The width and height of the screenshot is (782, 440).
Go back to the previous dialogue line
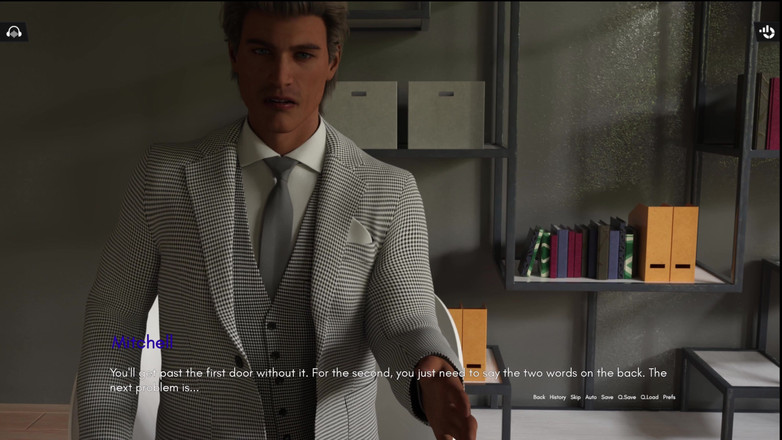[x=539, y=397]
